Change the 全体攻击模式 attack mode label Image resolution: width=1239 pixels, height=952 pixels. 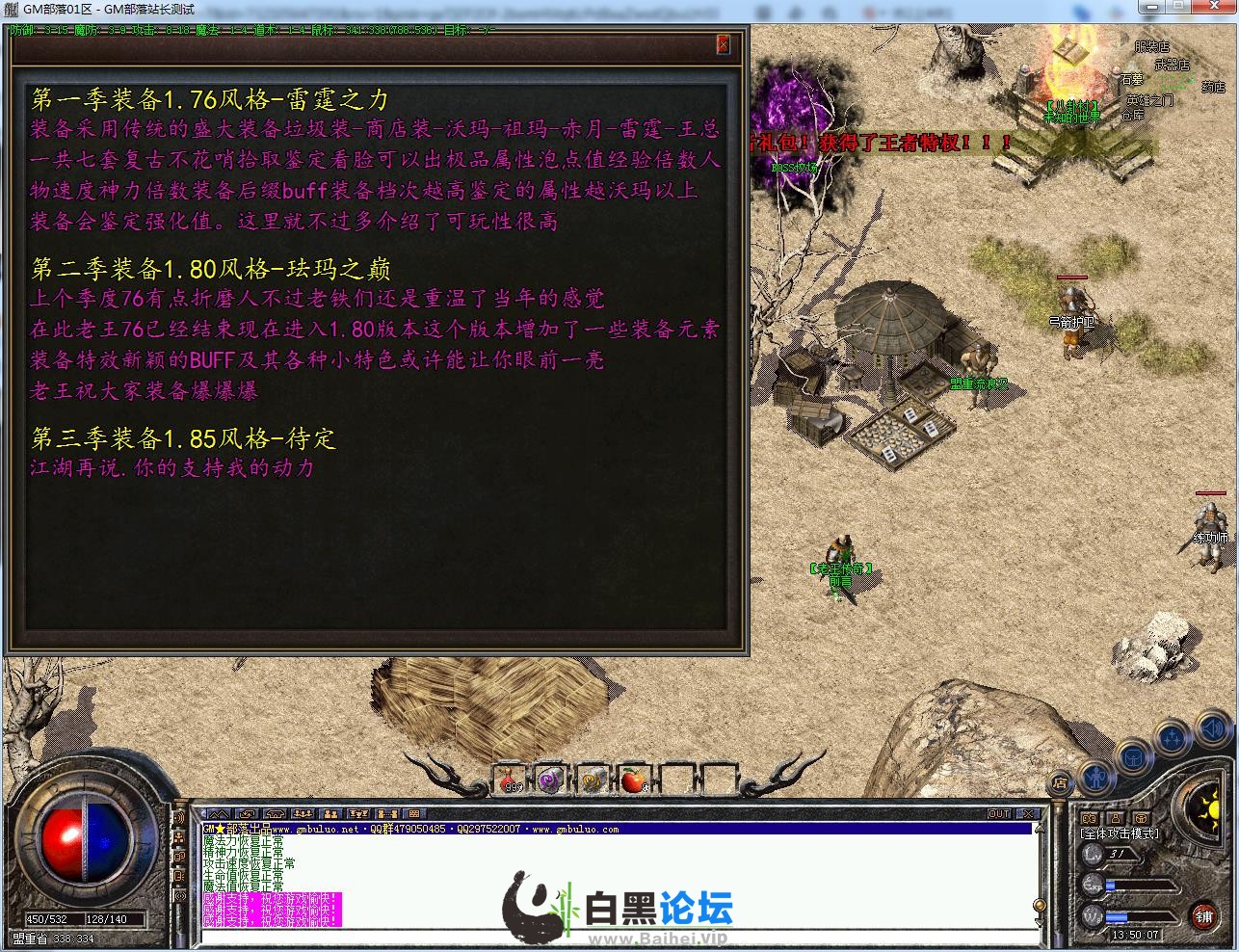[x=1120, y=833]
